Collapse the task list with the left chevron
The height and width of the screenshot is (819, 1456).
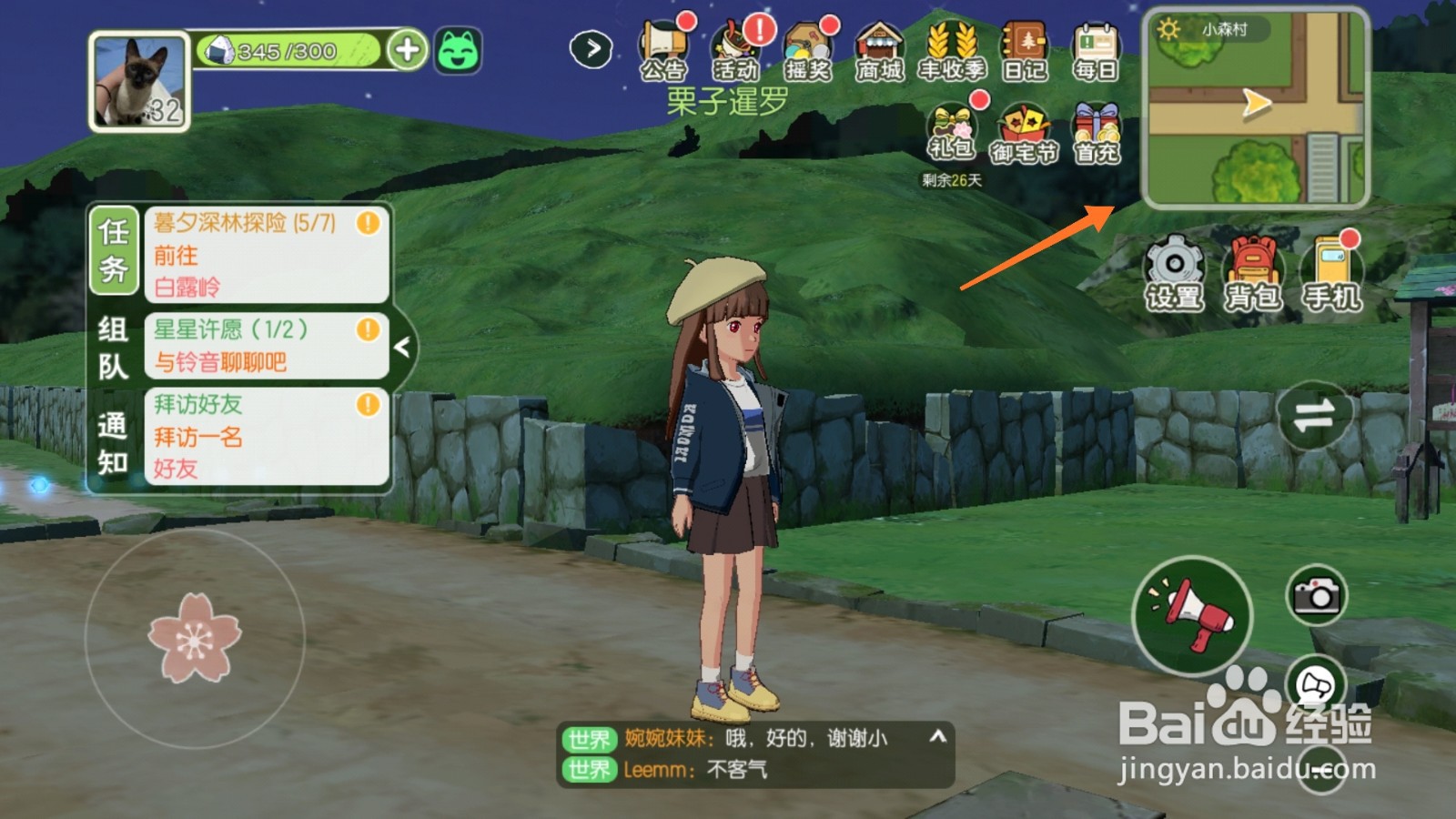click(x=400, y=346)
